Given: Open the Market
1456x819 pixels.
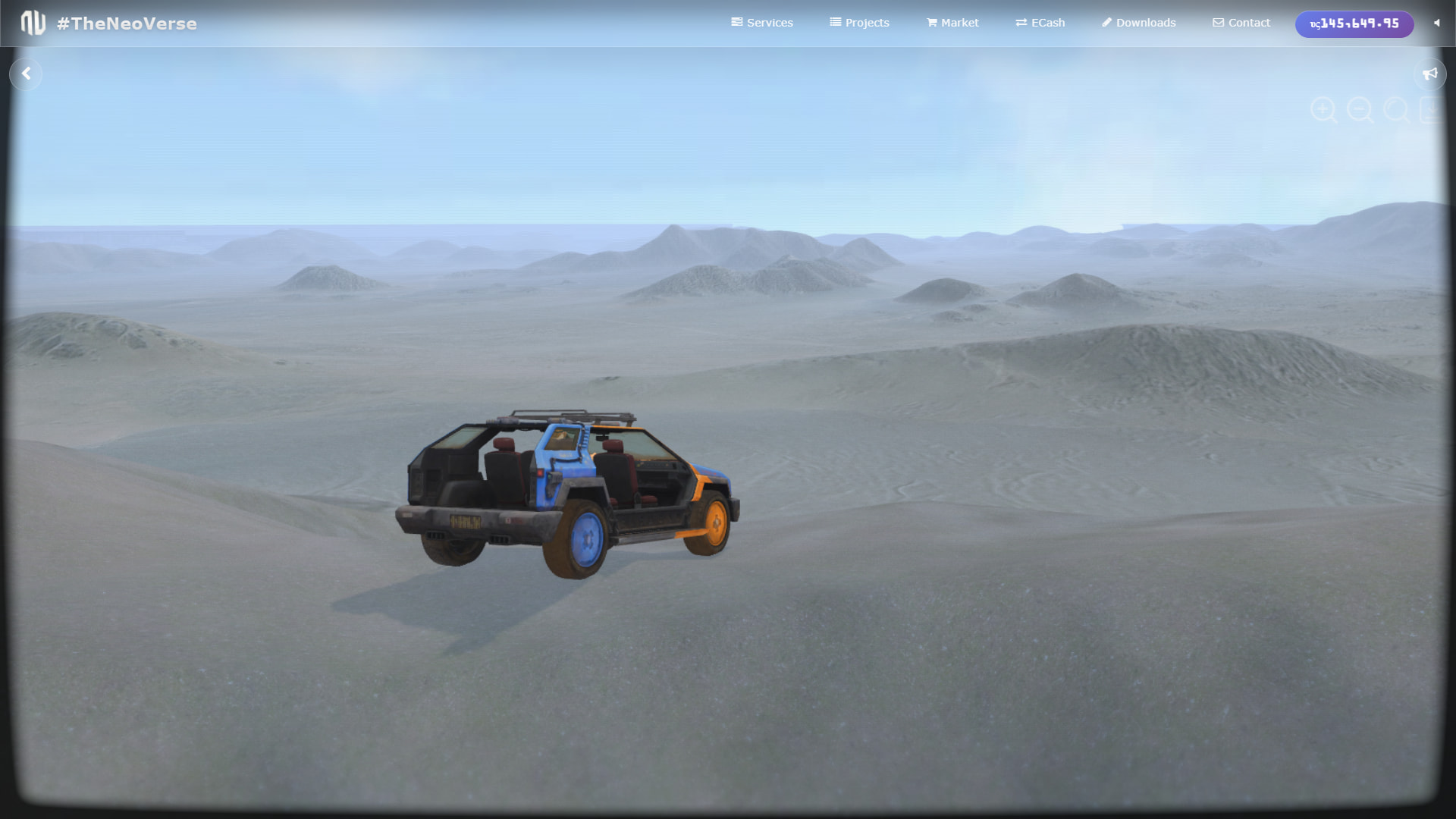Looking at the screenshot, I should [952, 23].
